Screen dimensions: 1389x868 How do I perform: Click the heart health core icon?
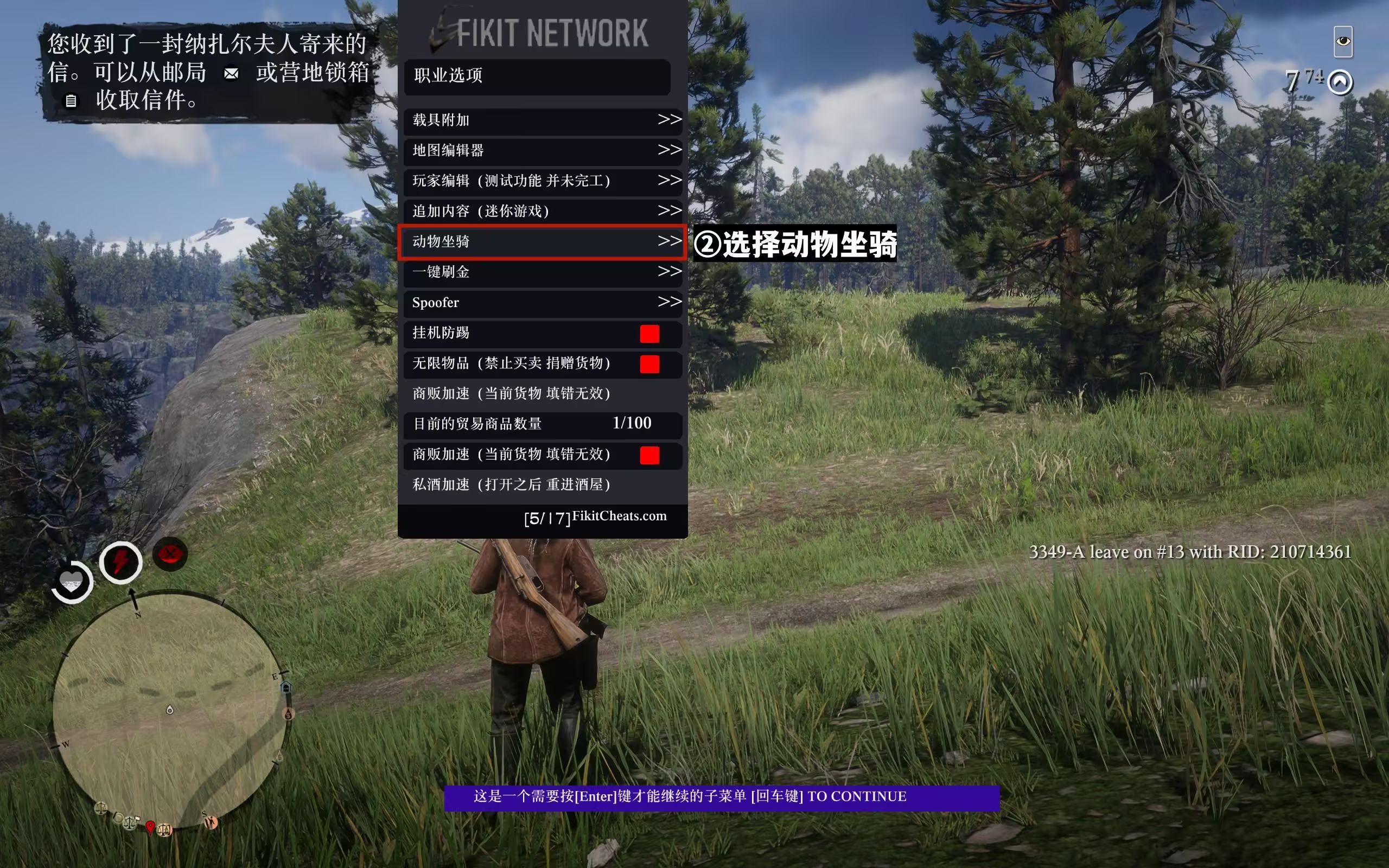pos(72,582)
